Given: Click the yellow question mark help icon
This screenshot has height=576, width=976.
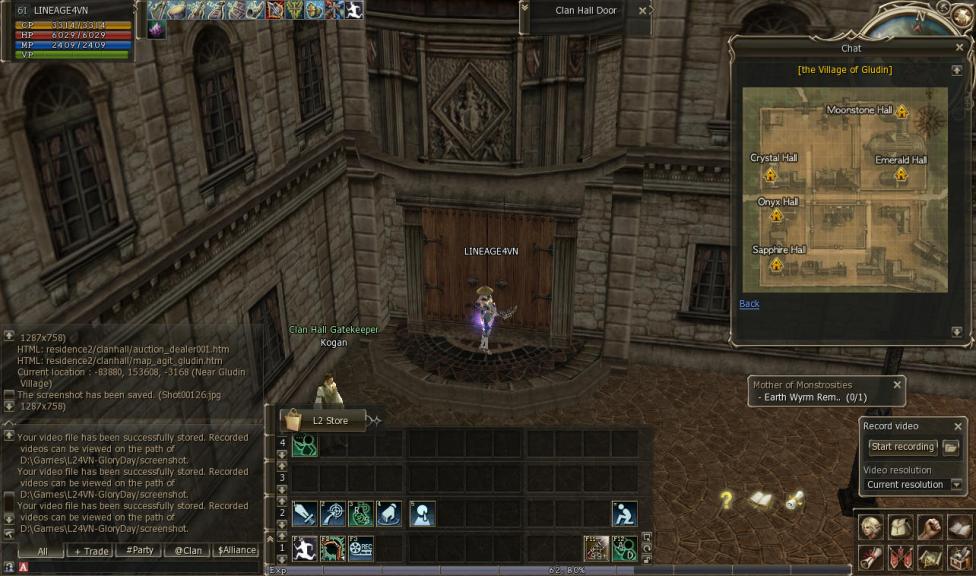Looking at the screenshot, I should [x=727, y=500].
